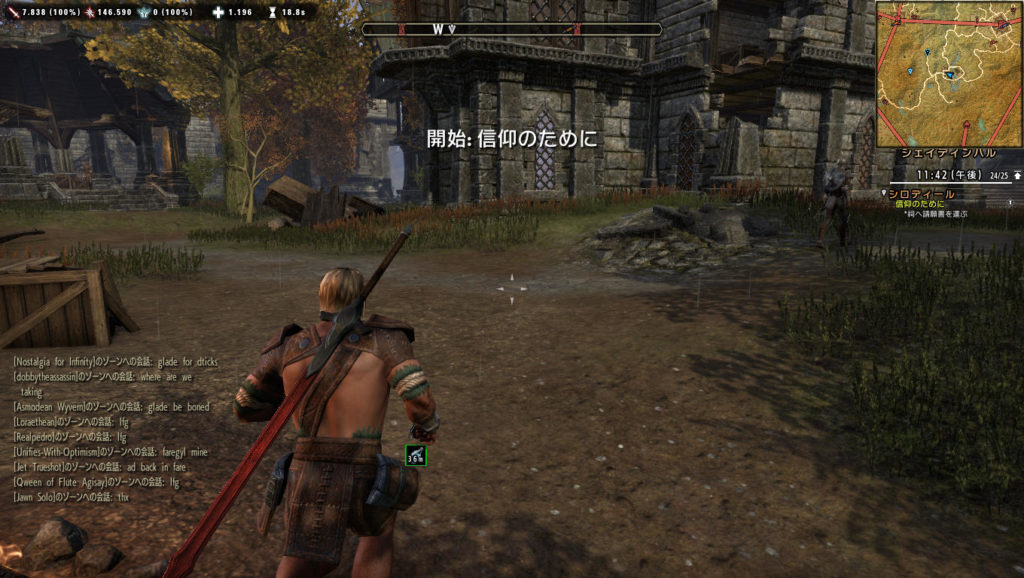Open the minimap of Cheydinhal area
Viewport: 1024px width, 578px height.
948,73
